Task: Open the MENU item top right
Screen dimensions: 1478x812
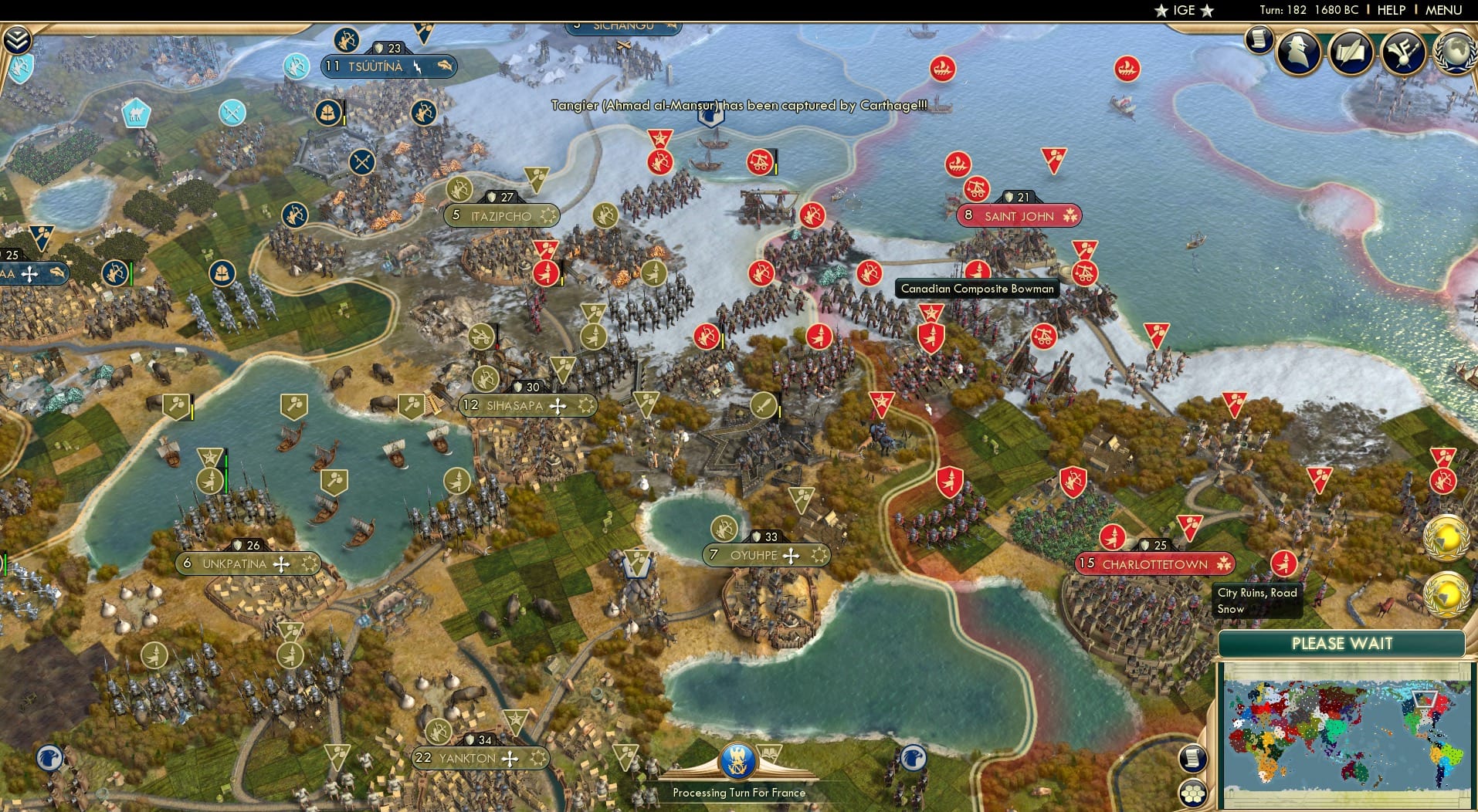Action: coord(1442,10)
